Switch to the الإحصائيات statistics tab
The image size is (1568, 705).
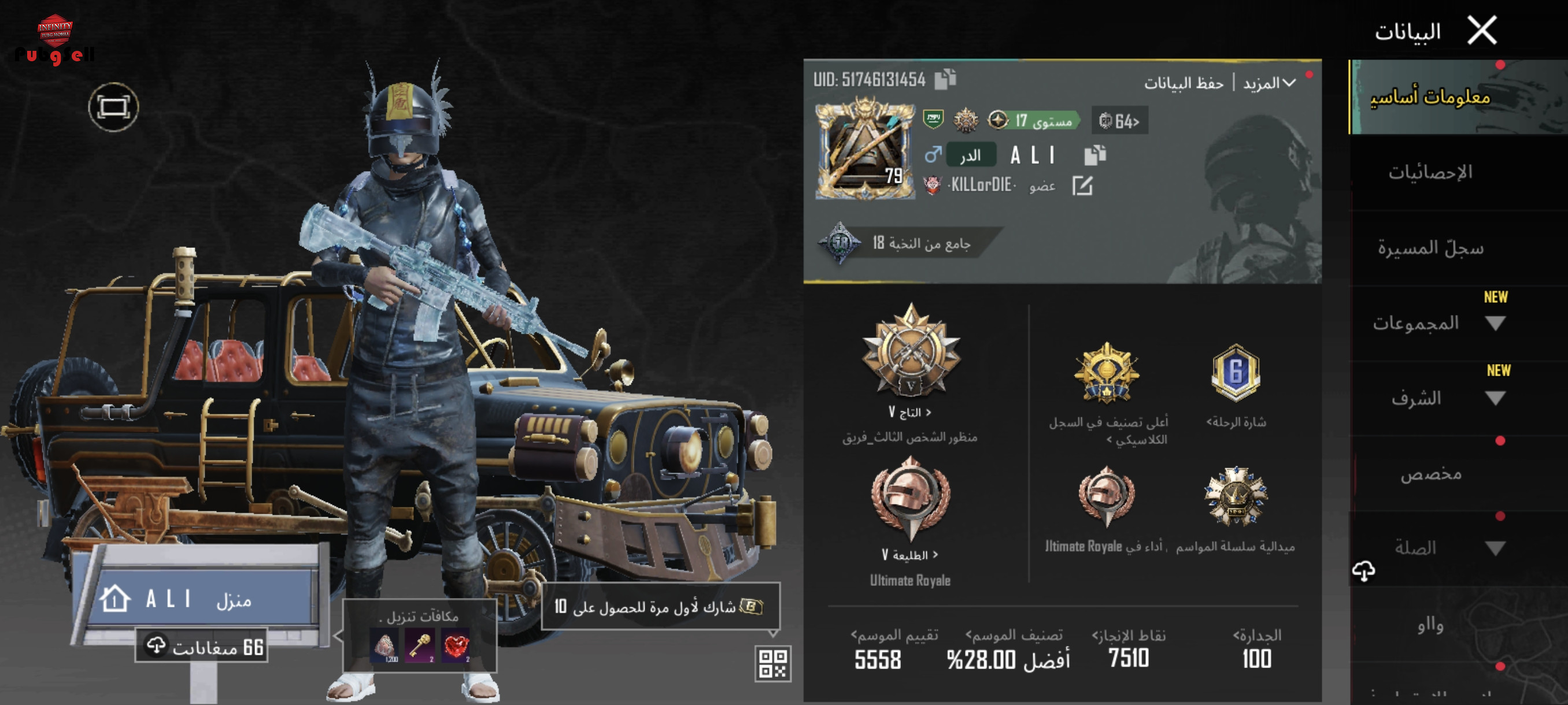[1430, 173]
